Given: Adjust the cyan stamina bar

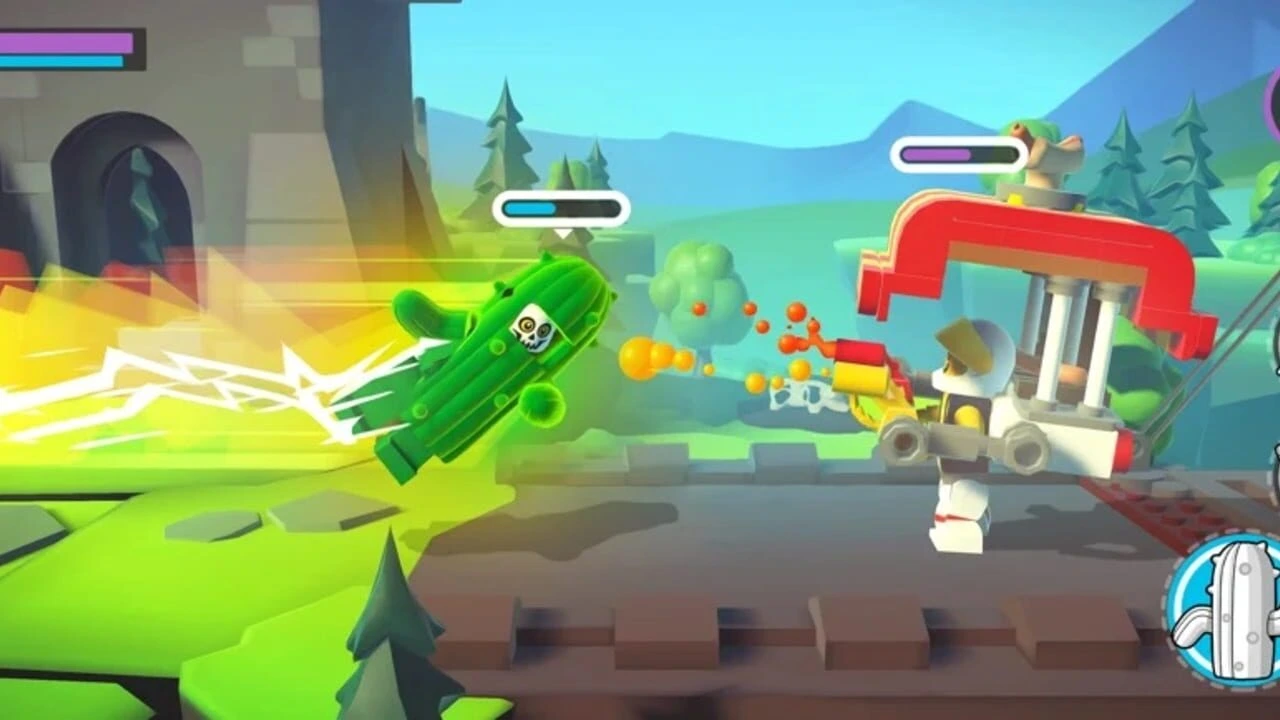Looking at the screenshot, I should click(x=60, y=60).
